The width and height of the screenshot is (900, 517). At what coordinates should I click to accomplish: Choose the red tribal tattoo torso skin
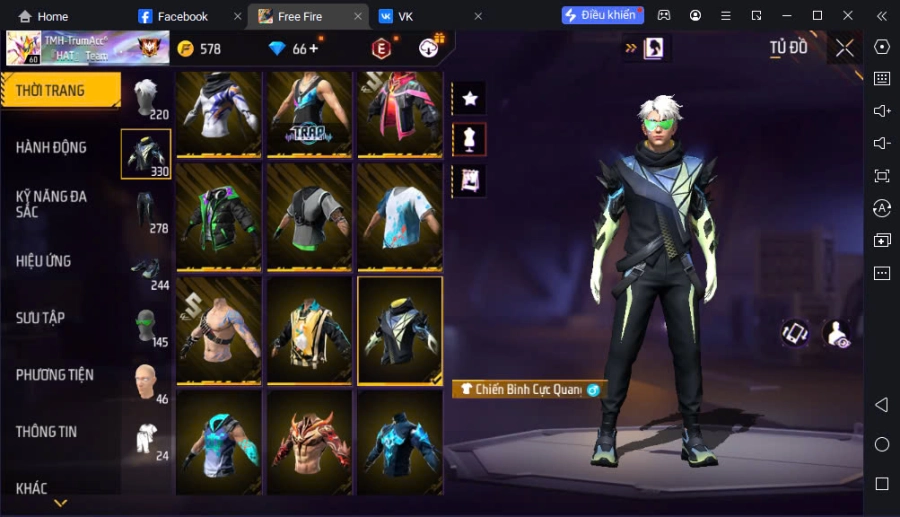(x=309, y=442)
